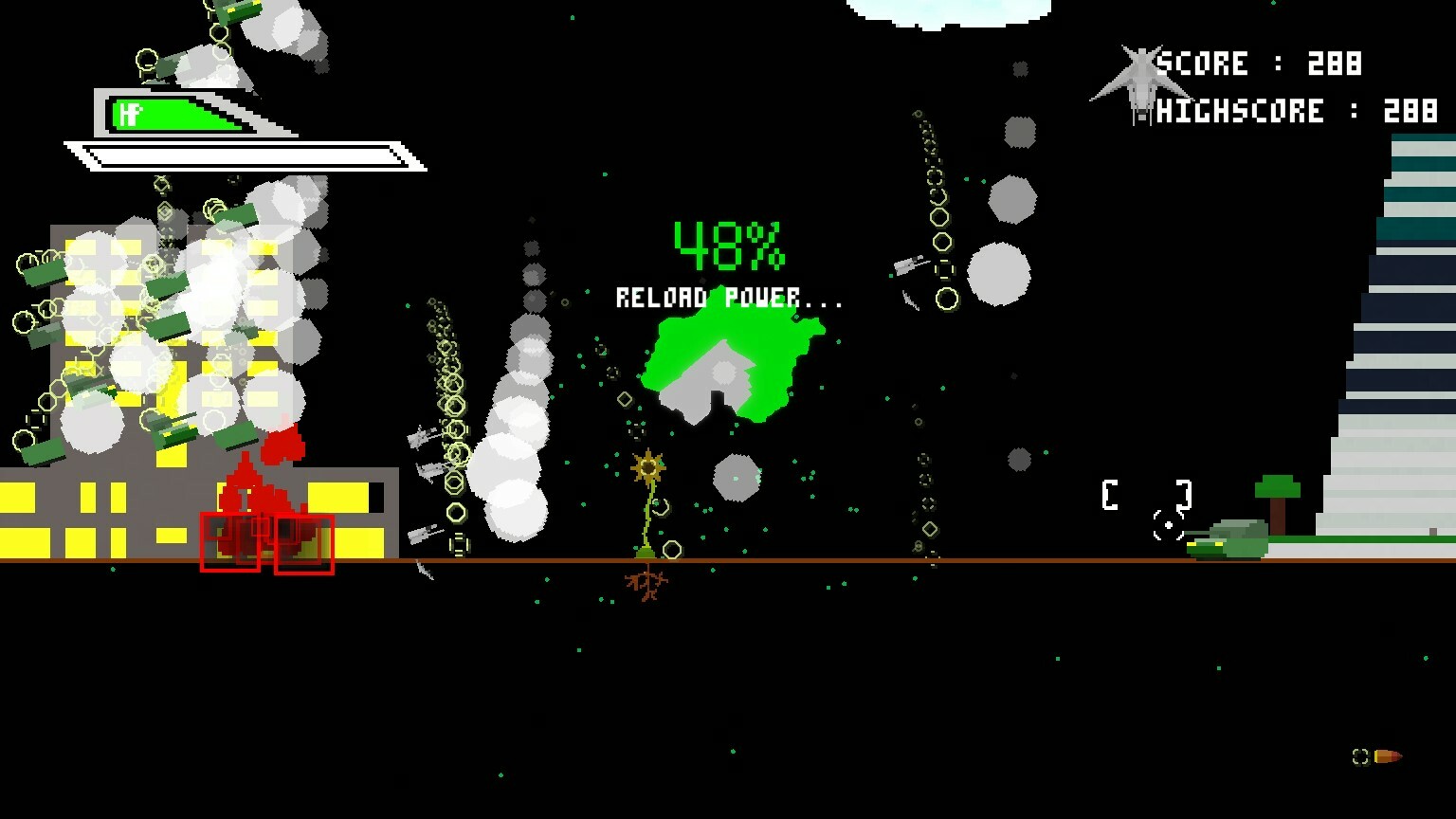This screenshot has height=819, width=1456.
Task: Click the spinning gear flower blossom on the stalk
Action: (646, 465)
